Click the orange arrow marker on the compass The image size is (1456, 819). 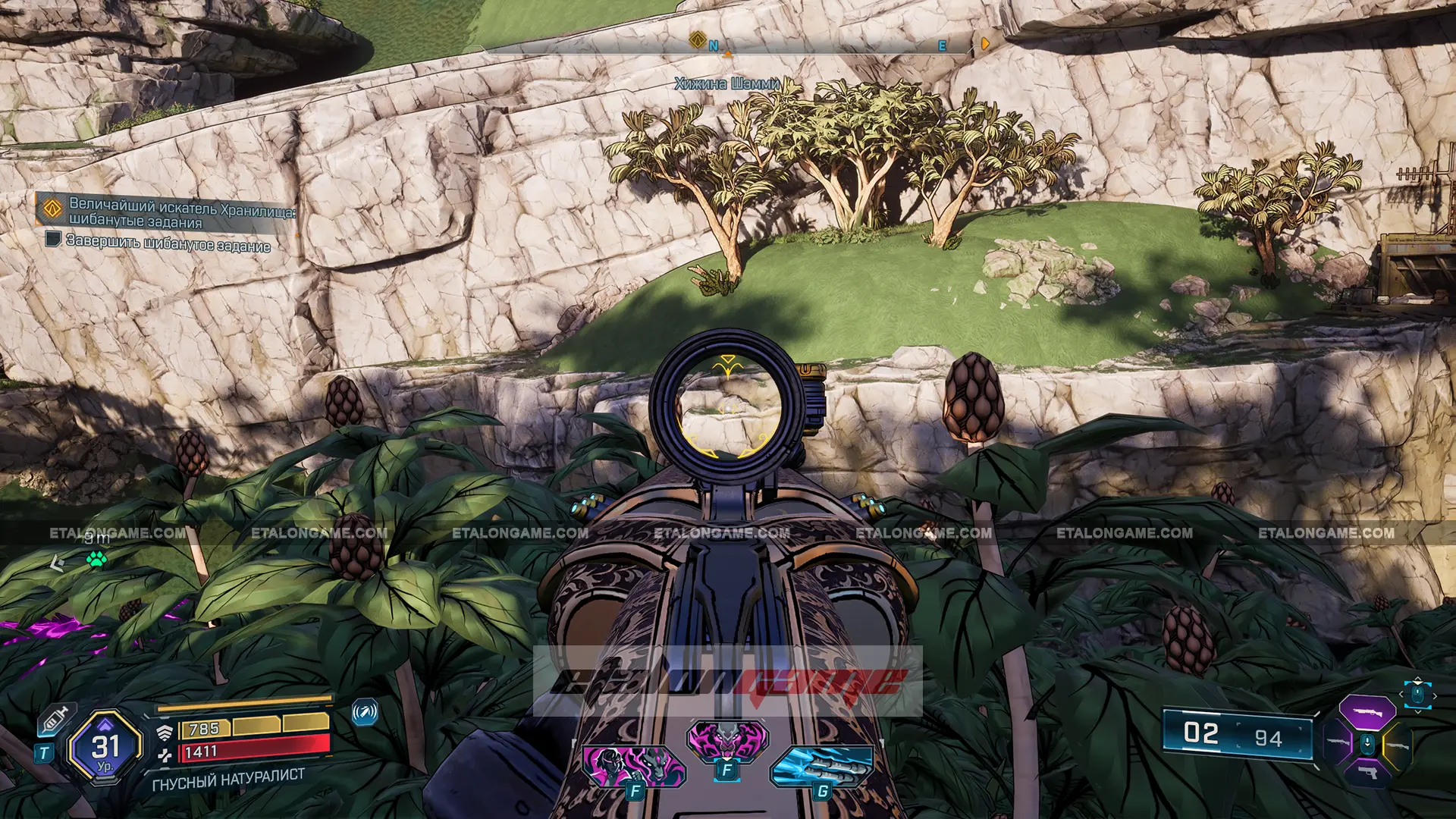point(984,44)
